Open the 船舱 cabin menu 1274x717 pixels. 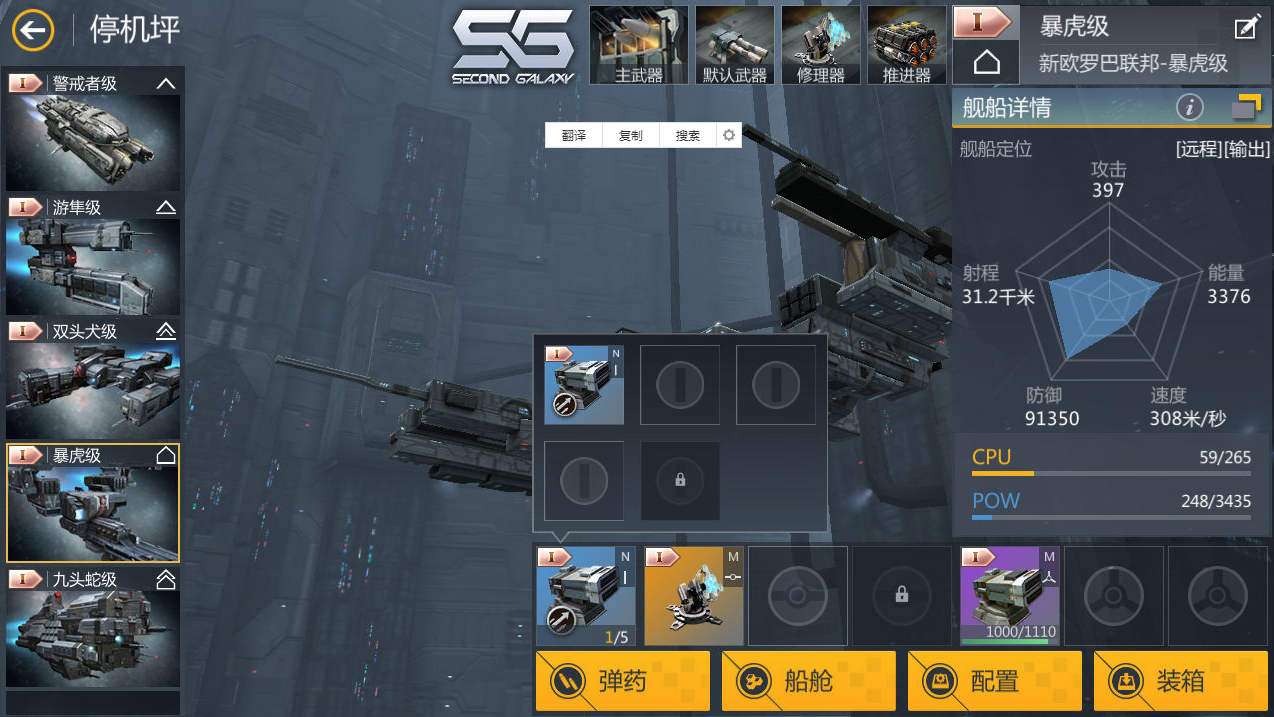(x=809, y=681)
